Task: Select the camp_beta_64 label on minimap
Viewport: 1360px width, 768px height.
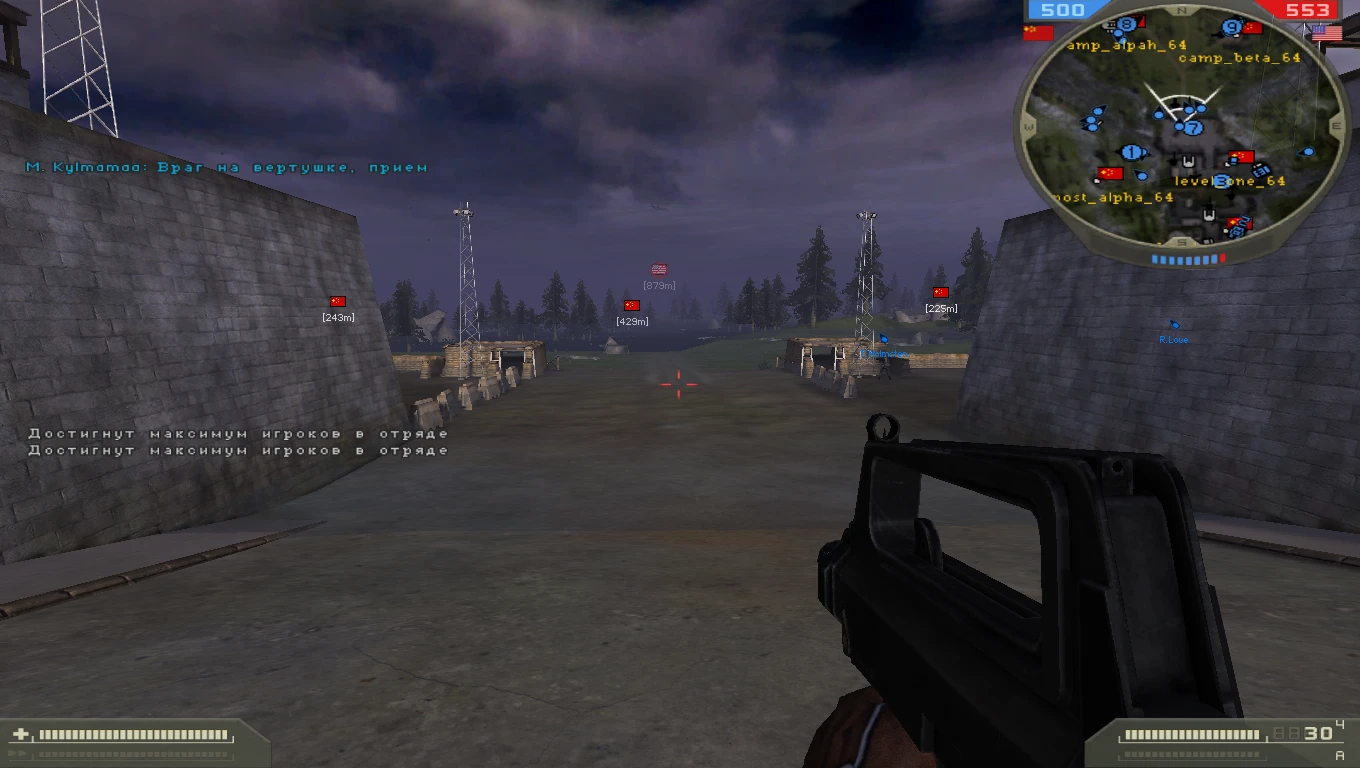Action: [x=1238, y=60]
